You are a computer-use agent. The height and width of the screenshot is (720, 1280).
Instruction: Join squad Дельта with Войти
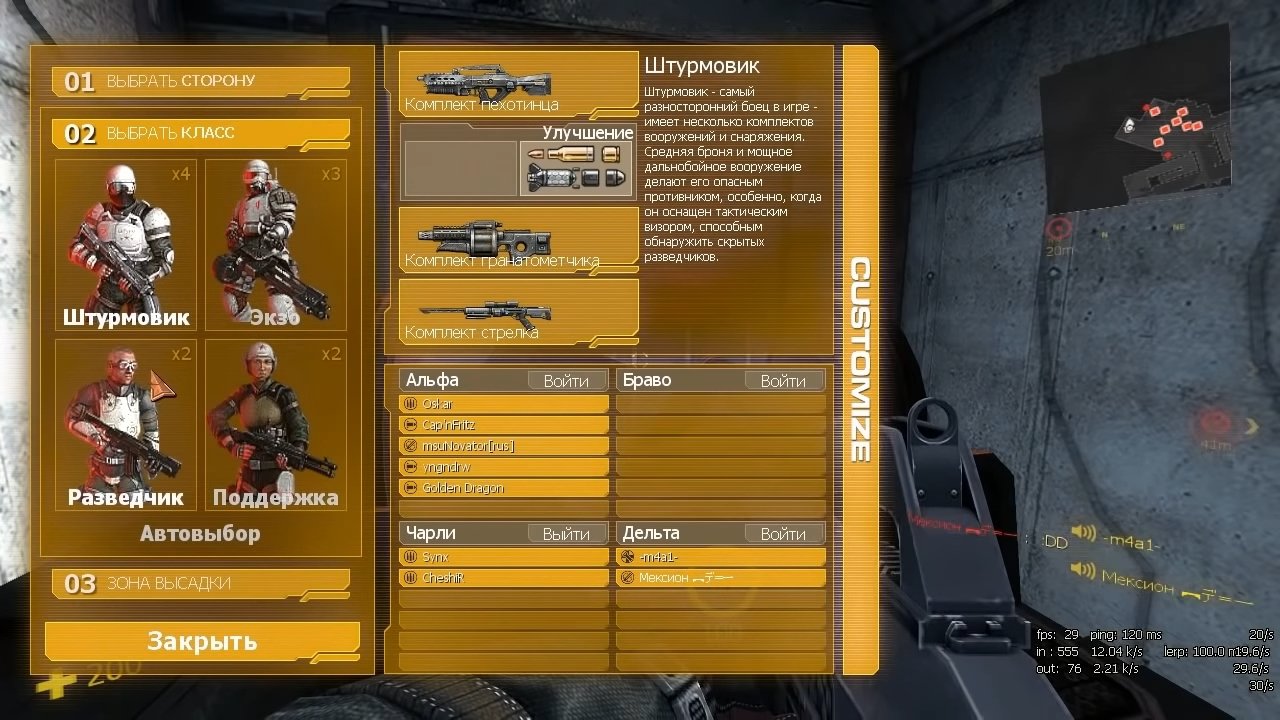[783, 534]
